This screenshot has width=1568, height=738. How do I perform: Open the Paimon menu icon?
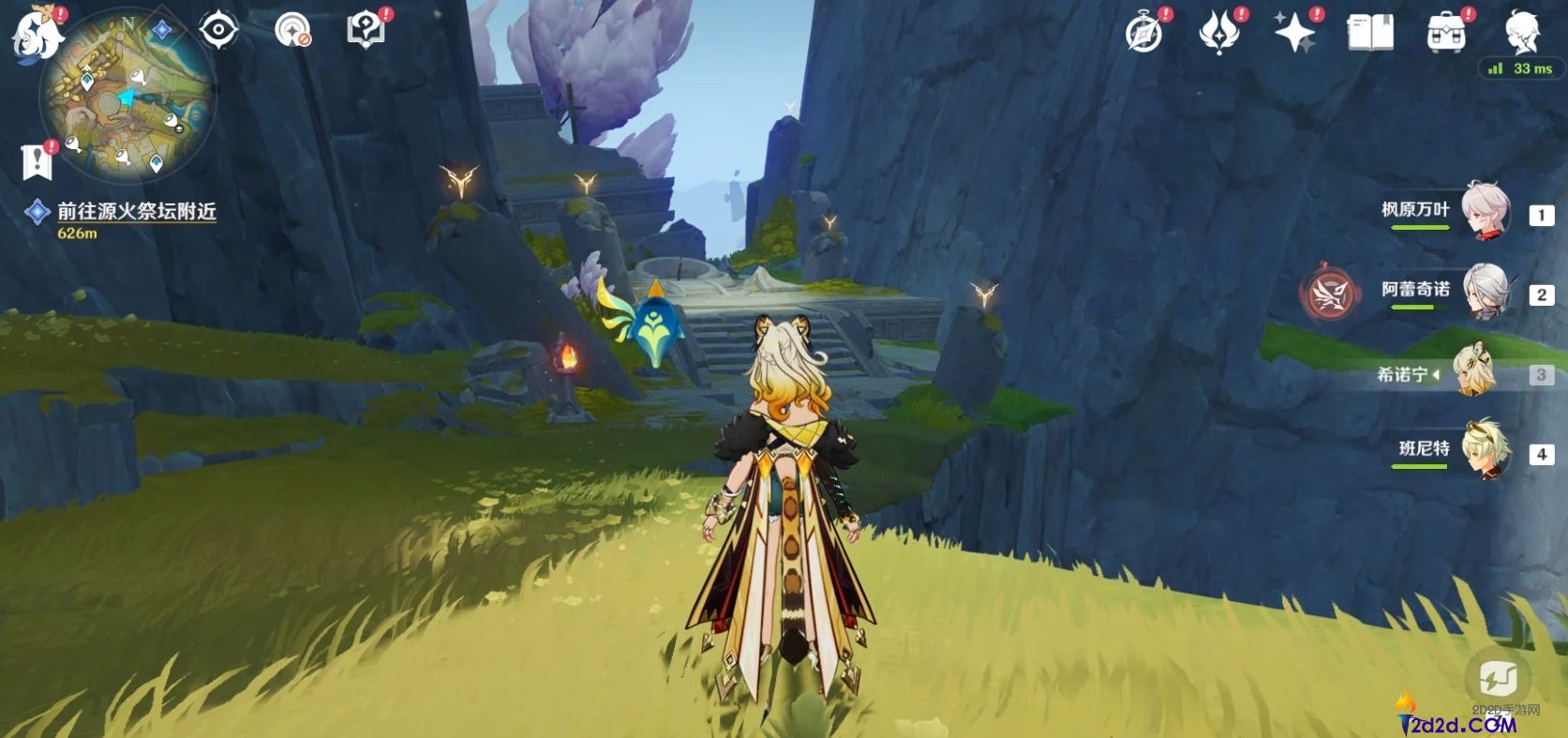(x=36, y=34)
